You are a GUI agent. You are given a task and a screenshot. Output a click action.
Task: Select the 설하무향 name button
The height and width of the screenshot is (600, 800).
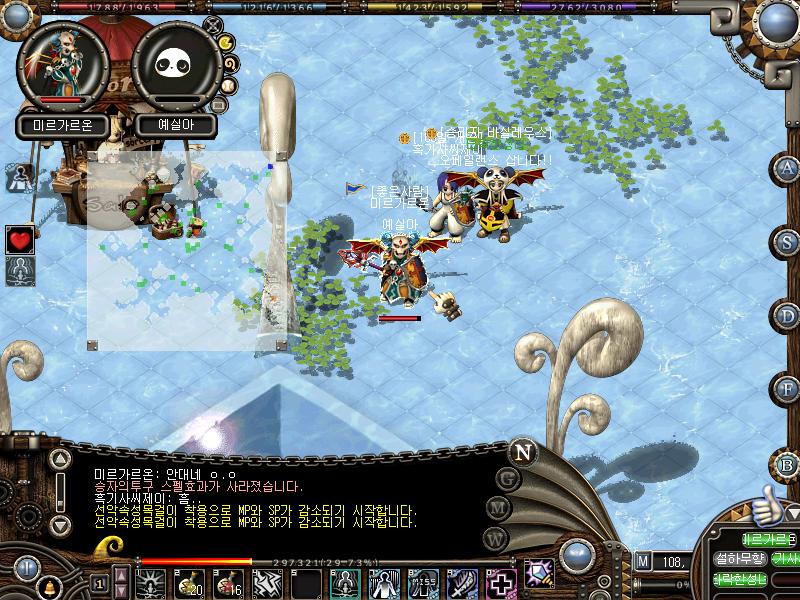(x=740, y=559)
